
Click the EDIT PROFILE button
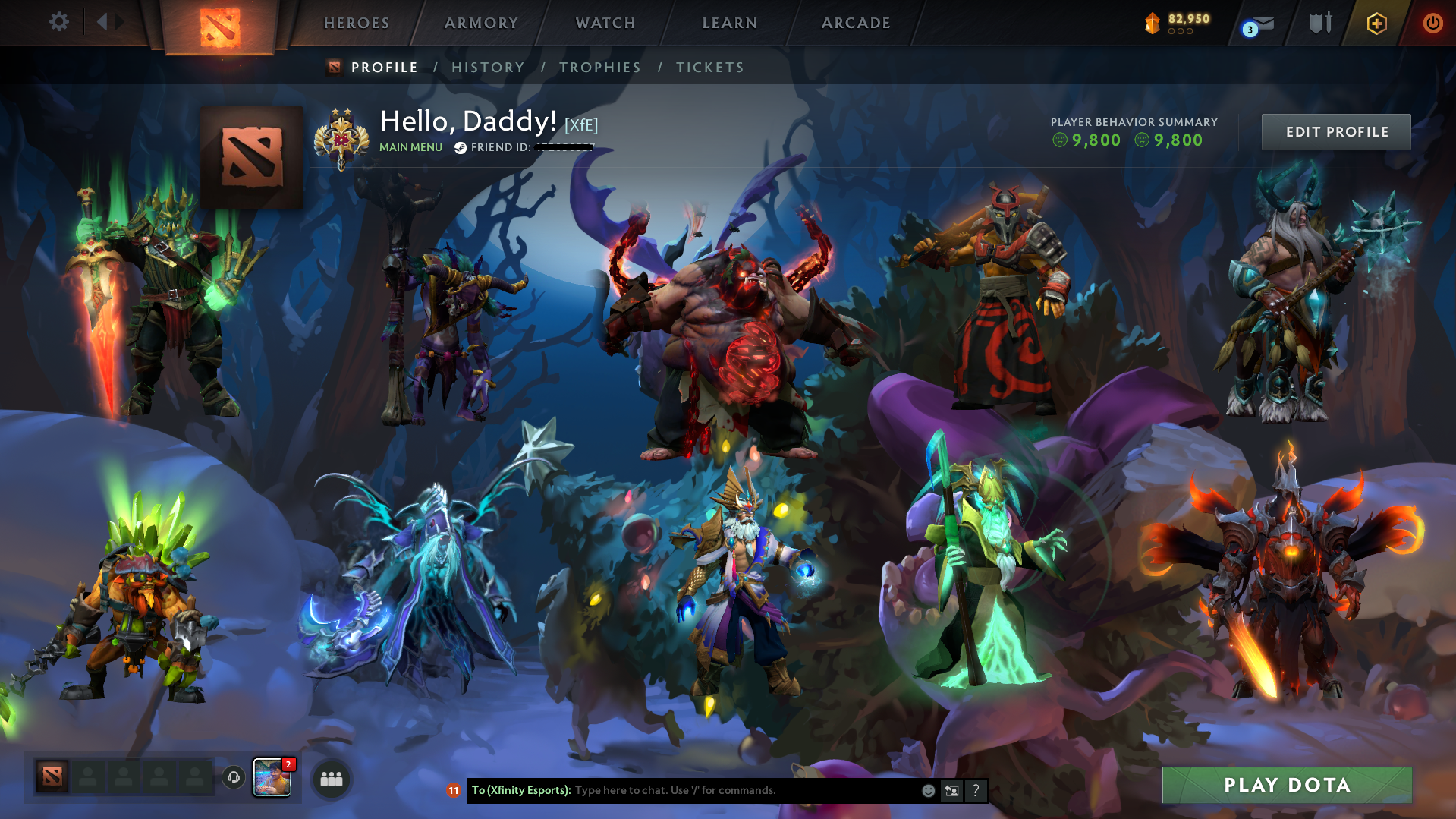click(x=1335, y=131)
